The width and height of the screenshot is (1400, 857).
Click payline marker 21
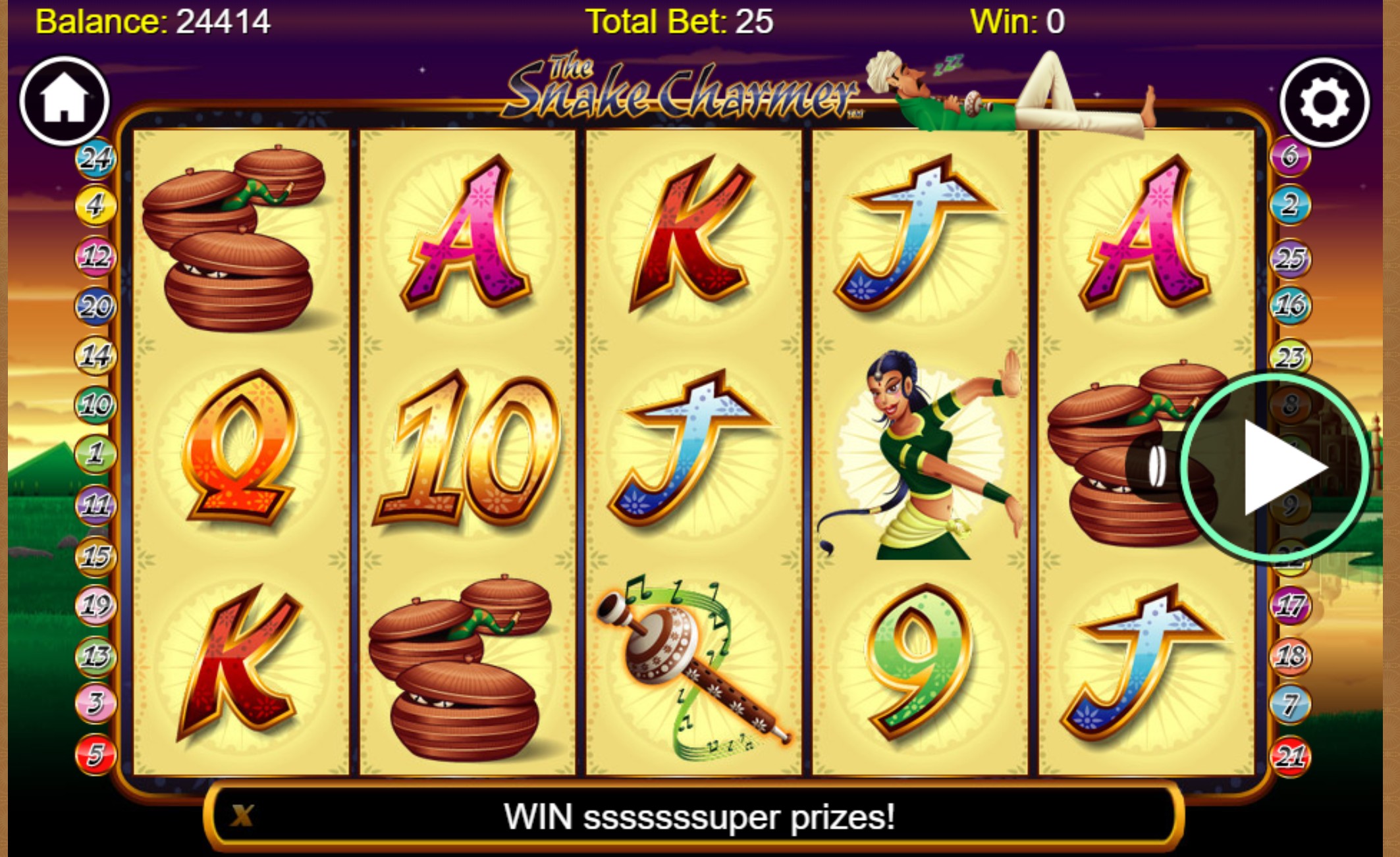click(x=1290, y=756)
